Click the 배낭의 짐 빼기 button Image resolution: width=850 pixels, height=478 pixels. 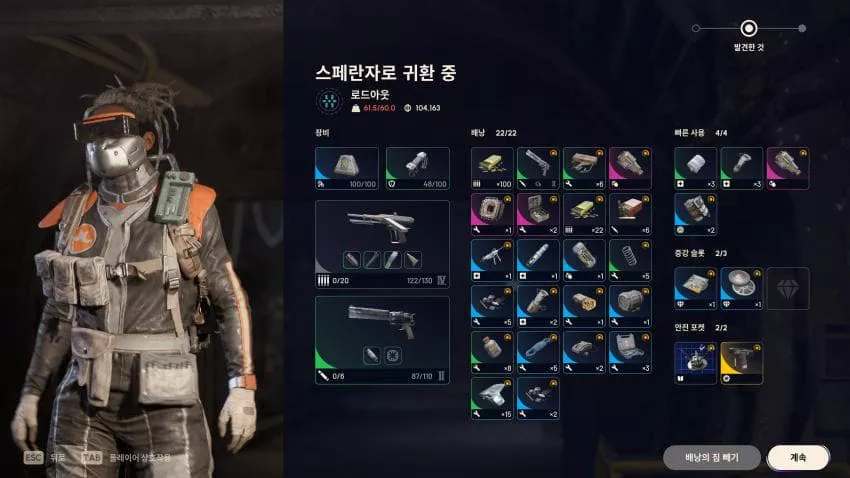click(x=711, y=457)
